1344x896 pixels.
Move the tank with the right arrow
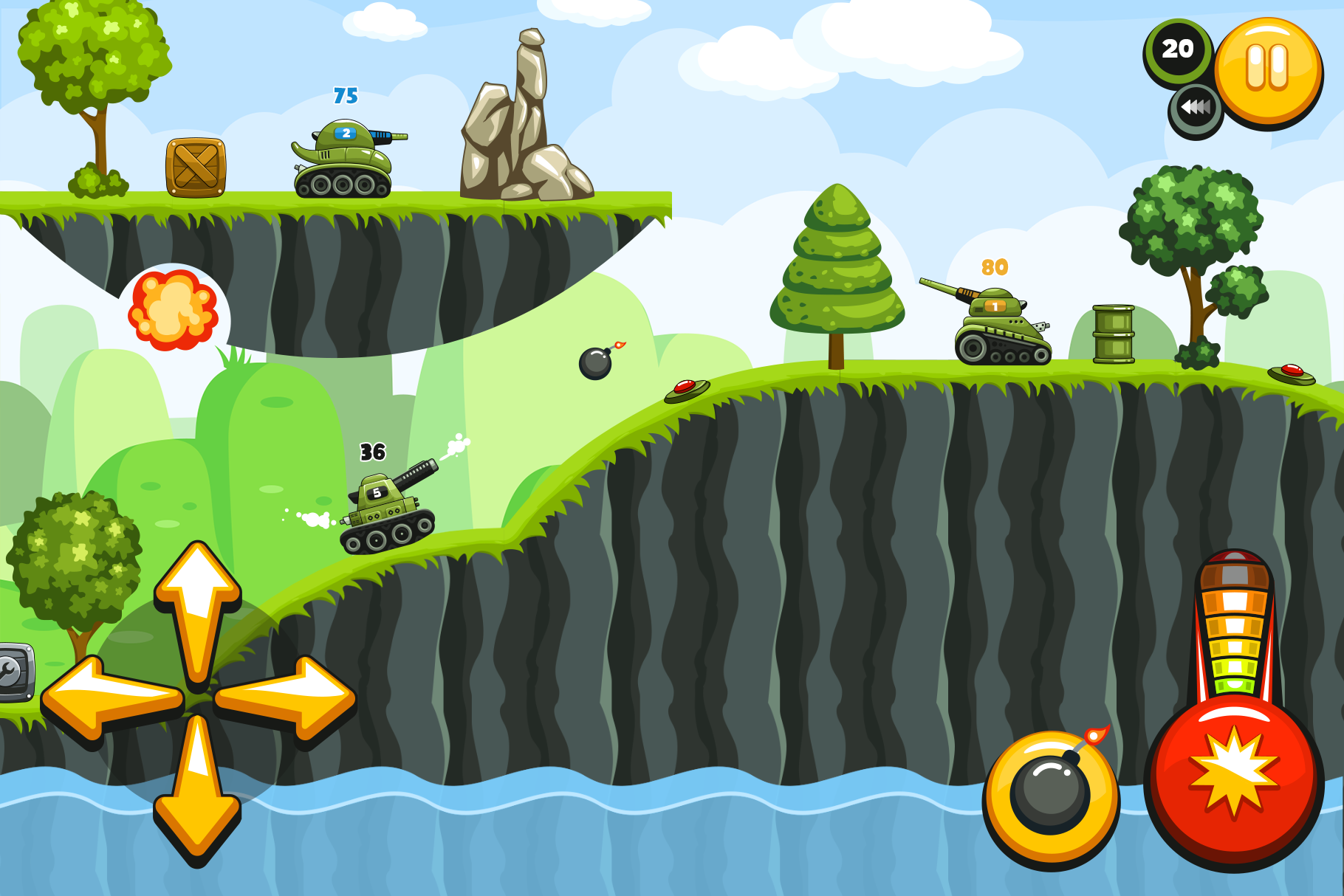(288, 697)
